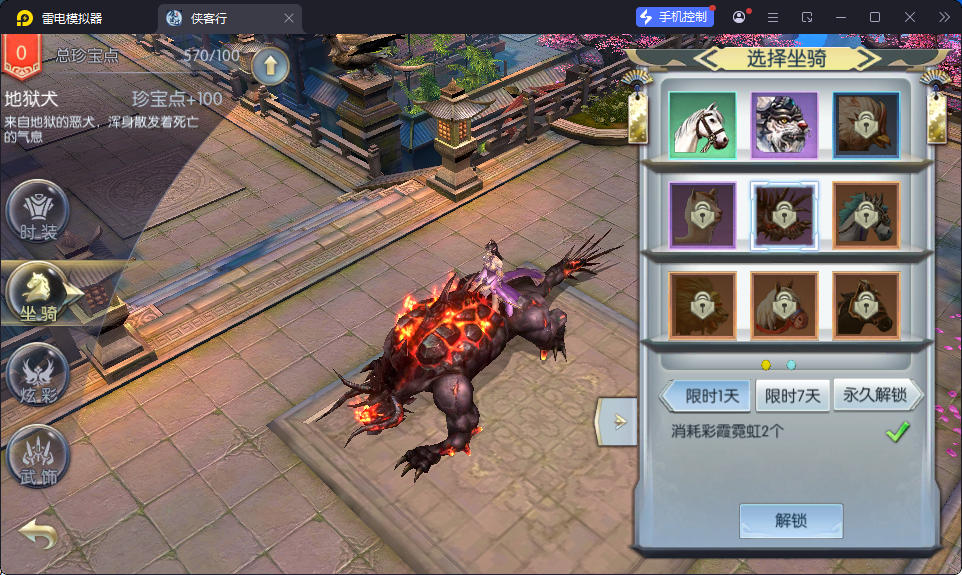The width and height of the screenshot is (962, 575).
Task: Switch to the 坐骑 mount category
Action: (38, 293)
